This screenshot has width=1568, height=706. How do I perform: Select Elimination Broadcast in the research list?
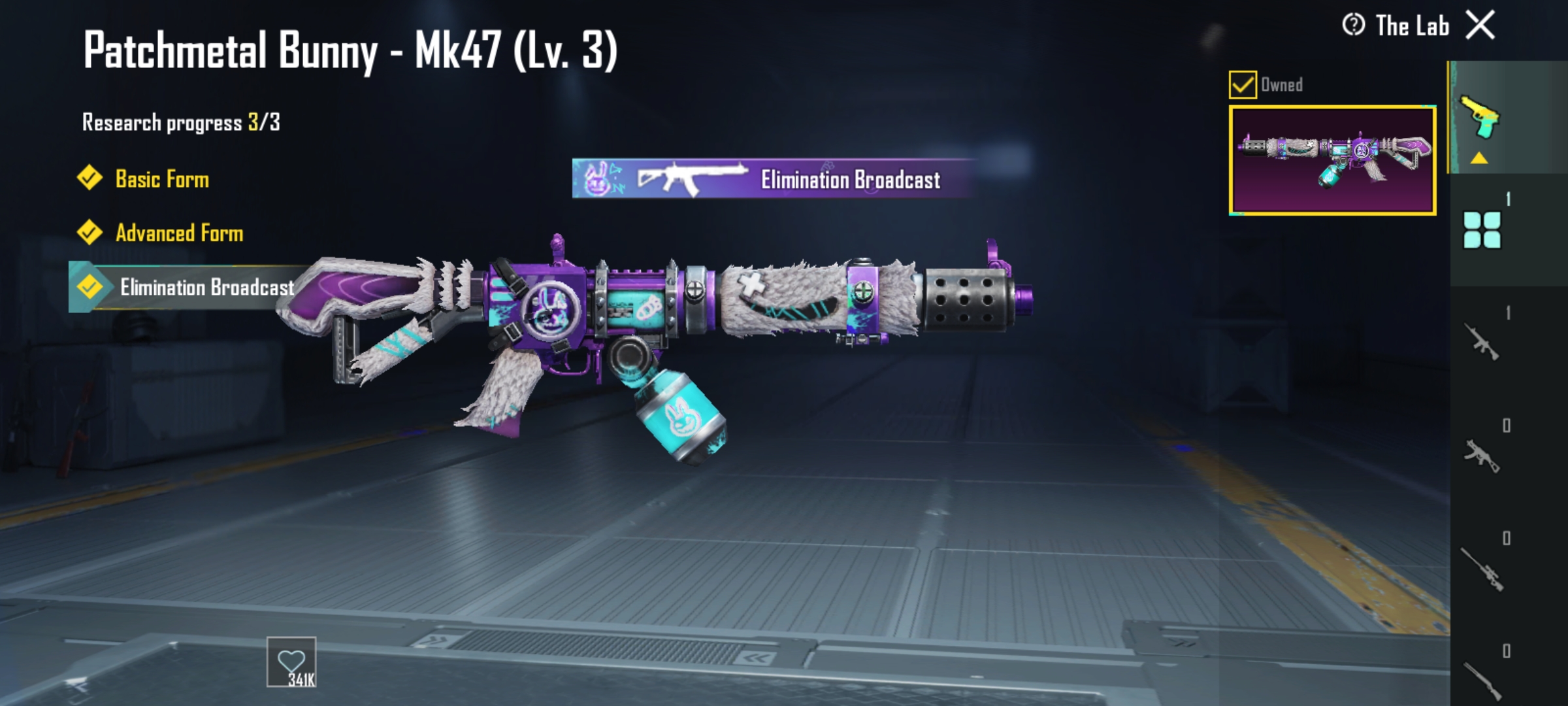[x=206, y=288]
